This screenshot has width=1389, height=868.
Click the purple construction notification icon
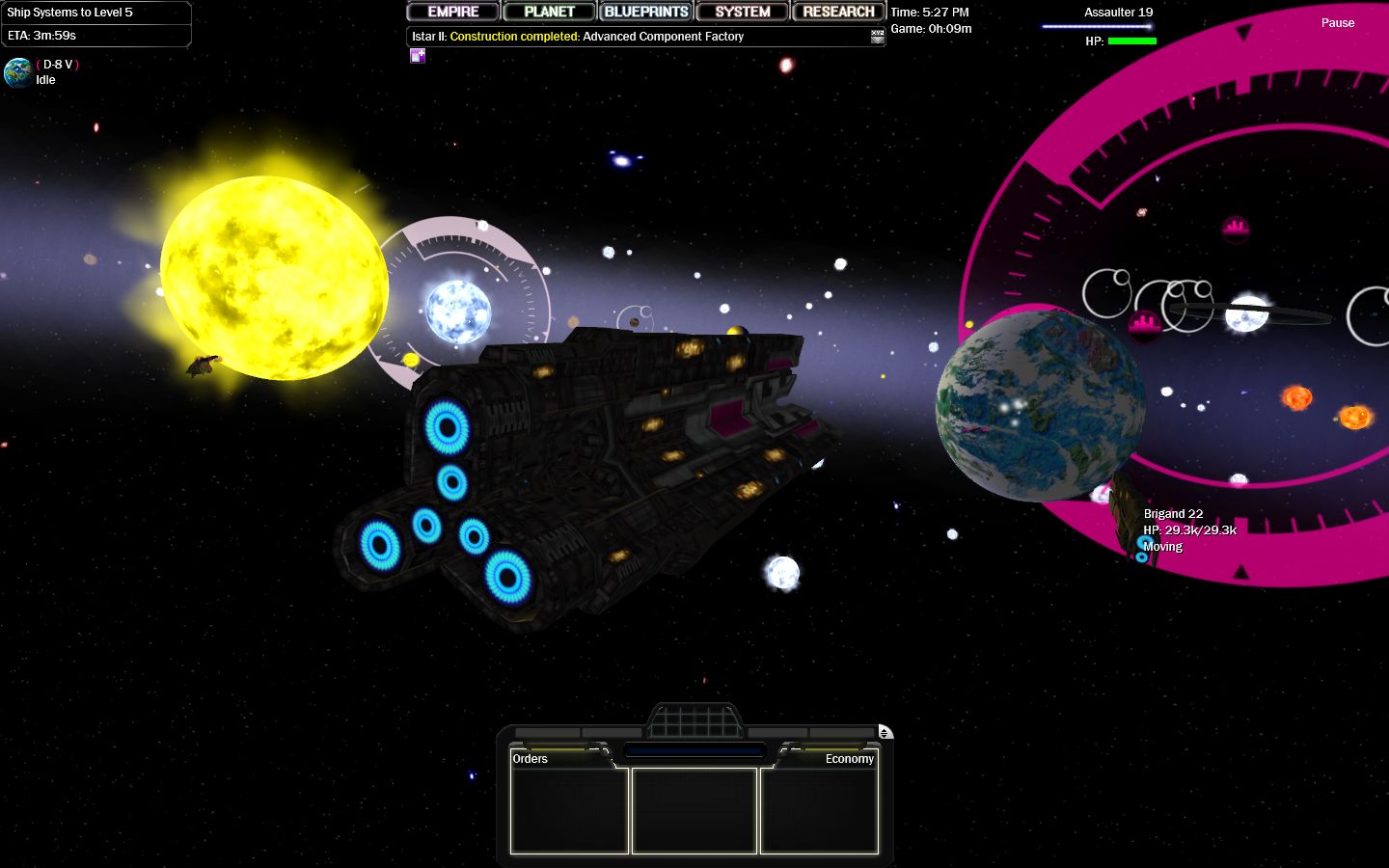418,56
